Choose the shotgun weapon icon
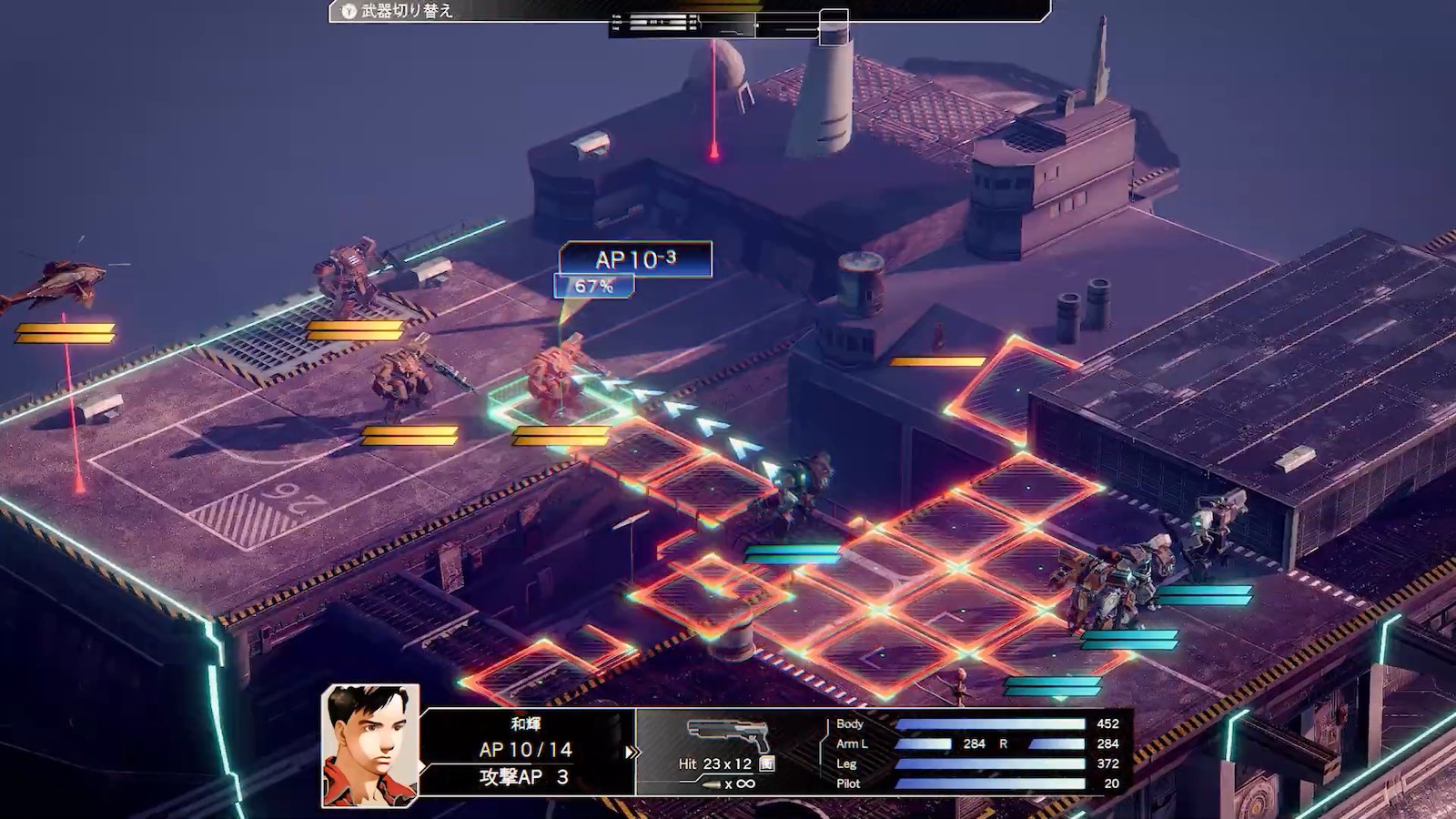Image resolution: width=1456 pixels, height=819 pixels. 728,734
